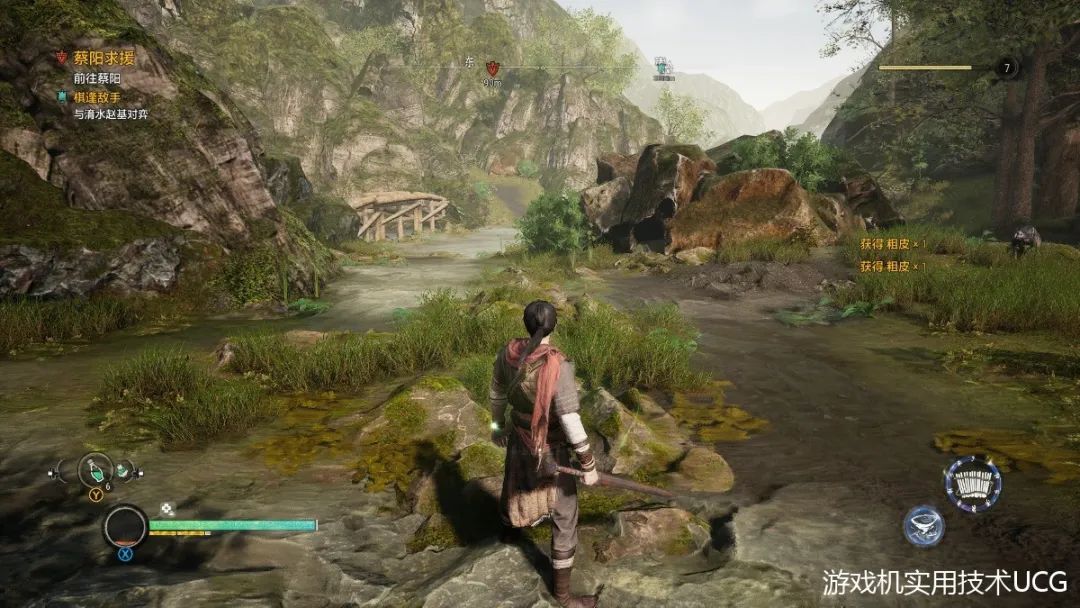Activate the blue swirl skill icon
1080x608 pixels.
pyautogui.click(x=924, y=526)
